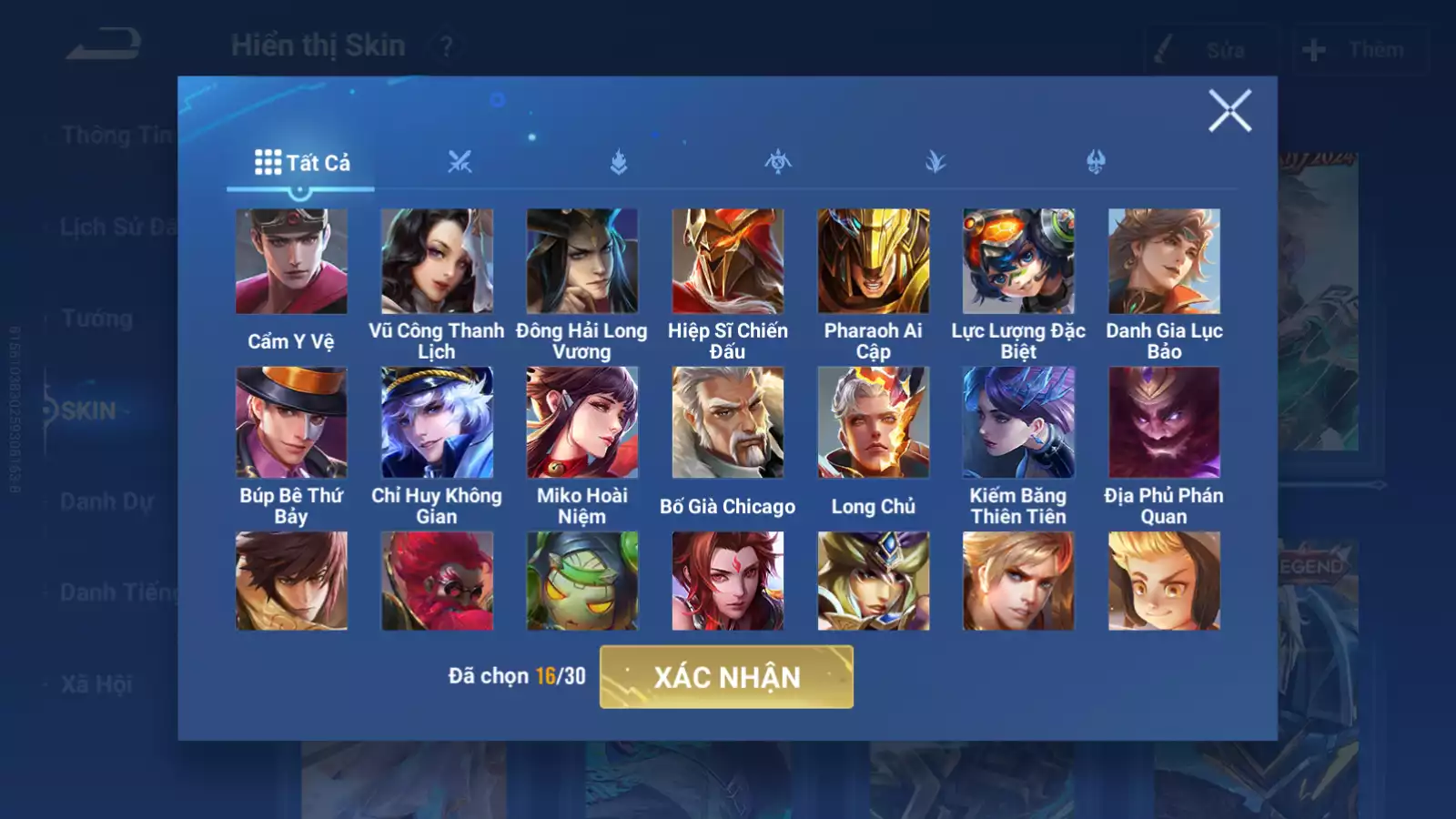The image size is (1456, 819).
Task: Switch to the Tất Cả tab
Action: tap(301, 163)
